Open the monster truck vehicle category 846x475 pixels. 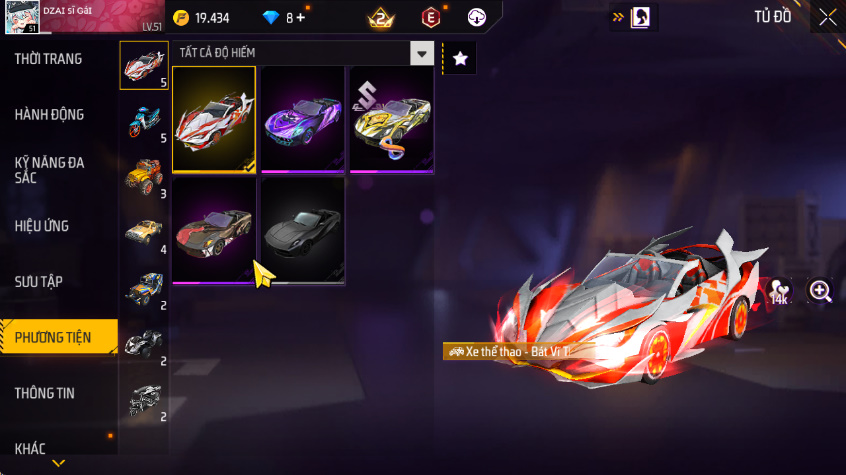coord(141,176)
